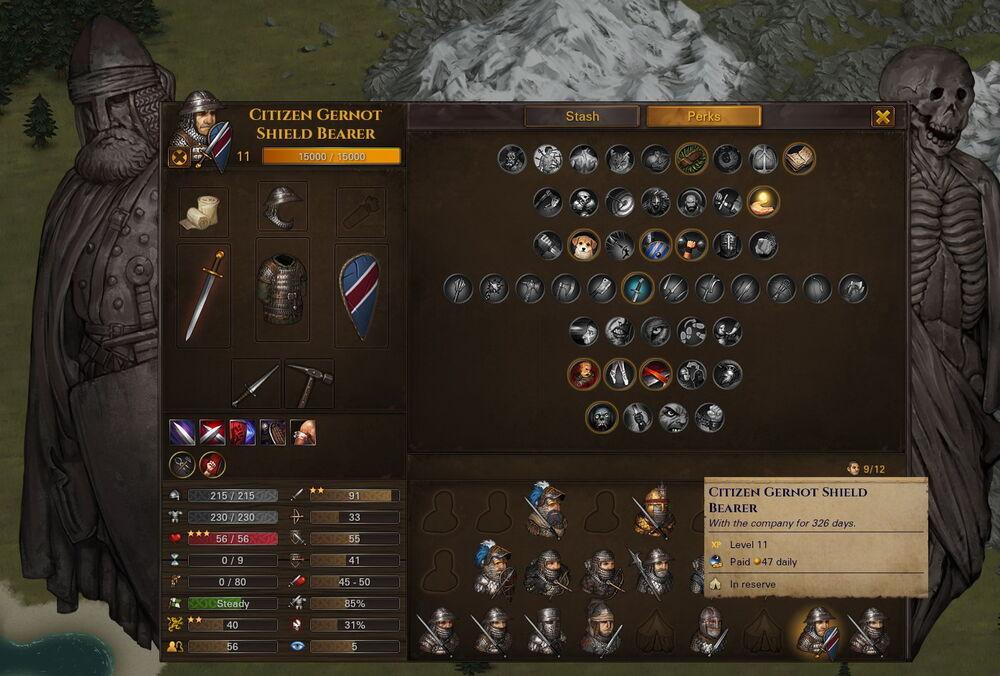Screen dimensions: 1000x676
Task: Select the golden glowing hand perk
Action: tap(763, 201)
